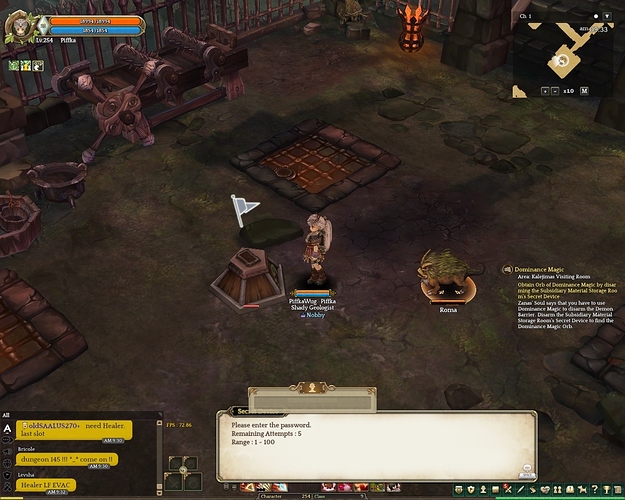Click the 'dungeon 145' chat message
This screenshot has width=625, height=500.
click(x=66, y=459)
